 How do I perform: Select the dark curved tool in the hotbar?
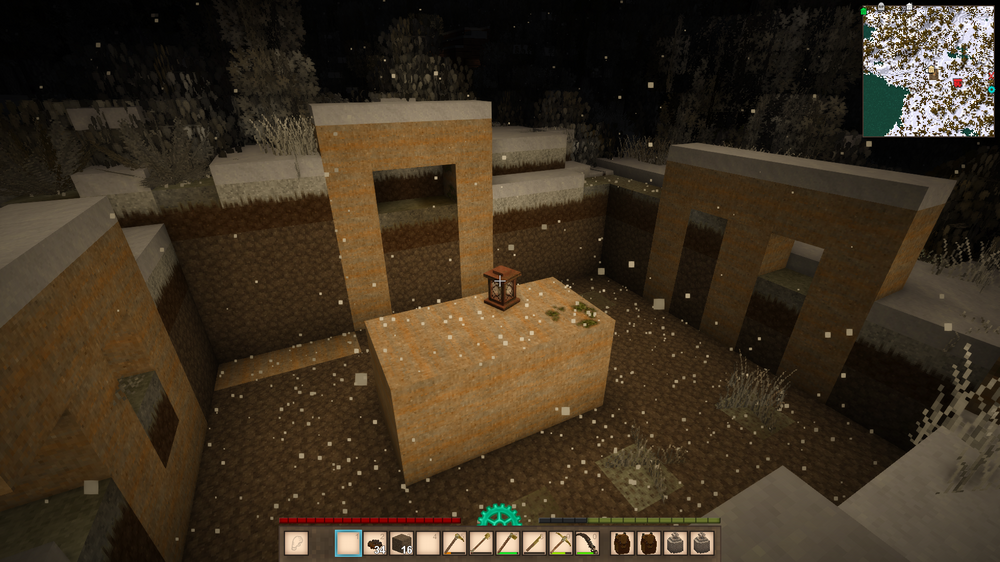(x=587, y=543)
